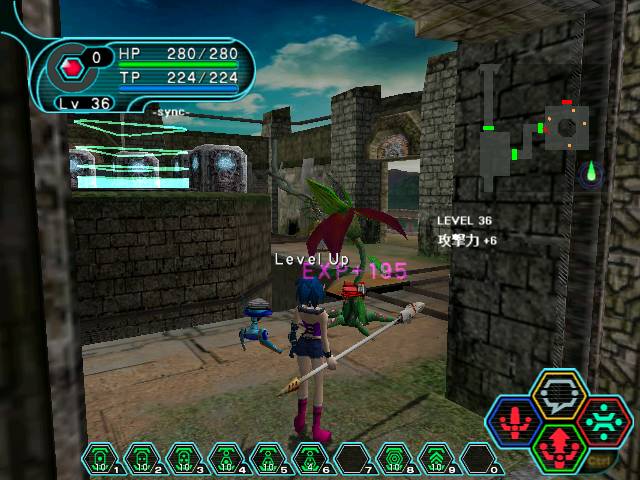Viewport: 640px width, 480px height.
Task: Click hotbar slot number 6
Action: tap(308, 460)
